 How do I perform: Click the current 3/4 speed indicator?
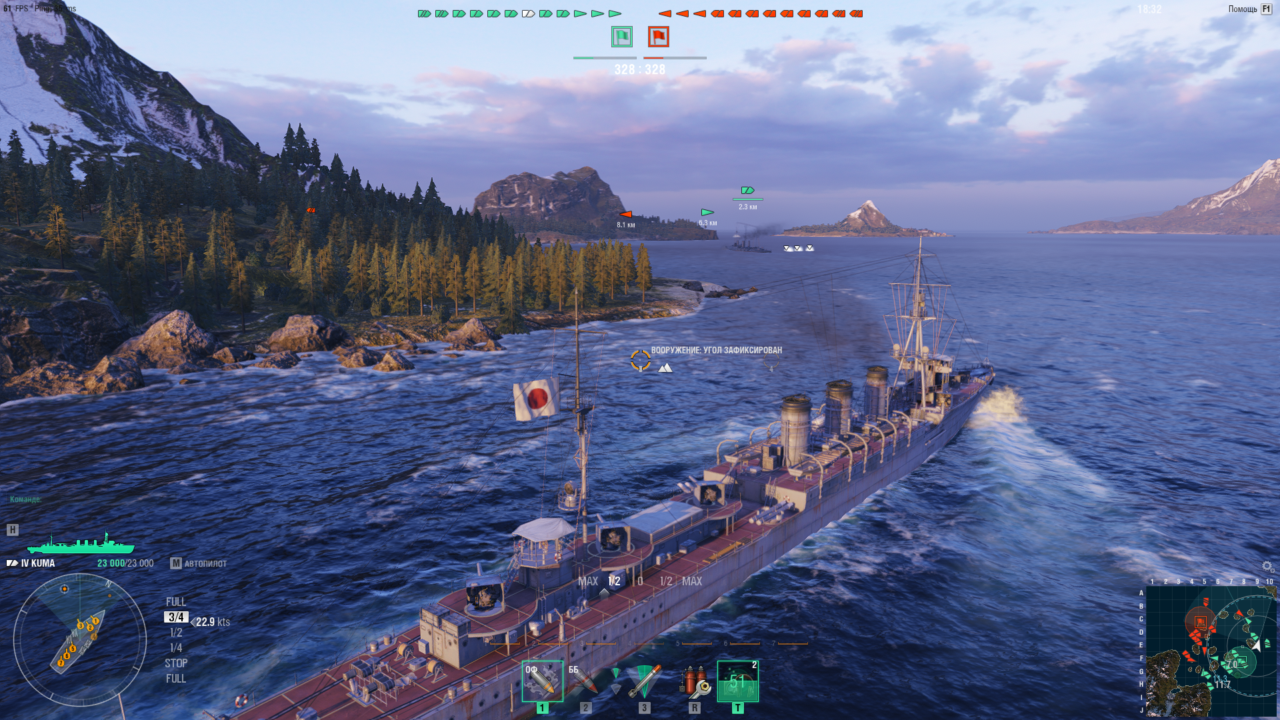click(176, 616)
